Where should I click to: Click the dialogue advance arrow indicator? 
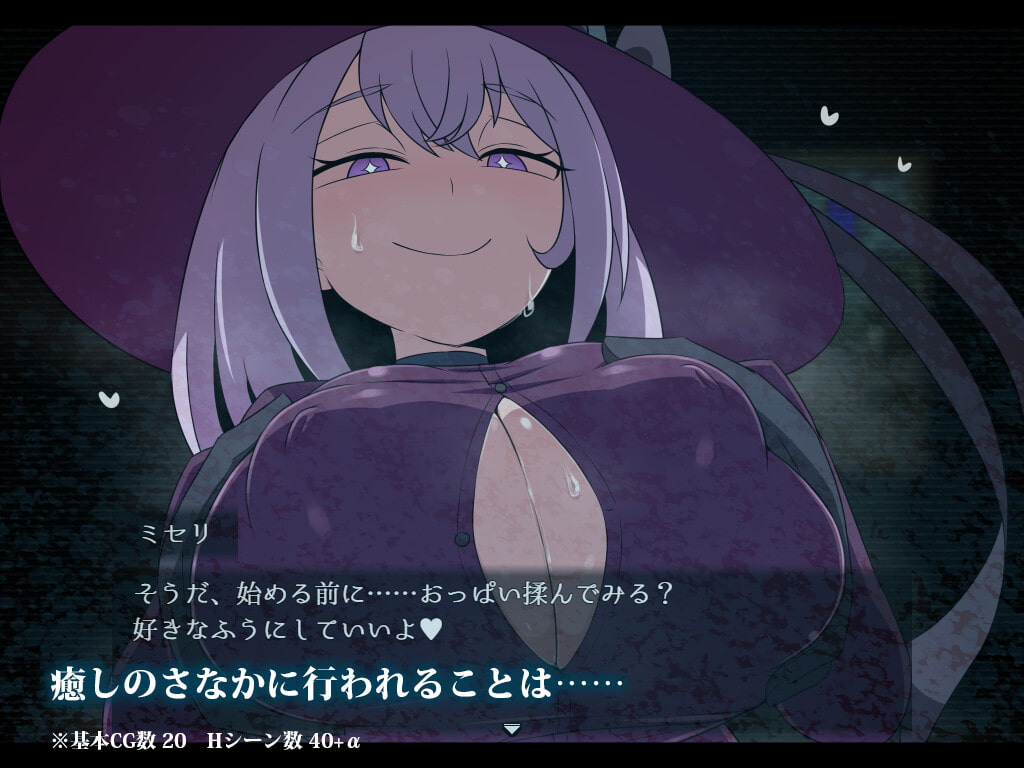(512, 729)
